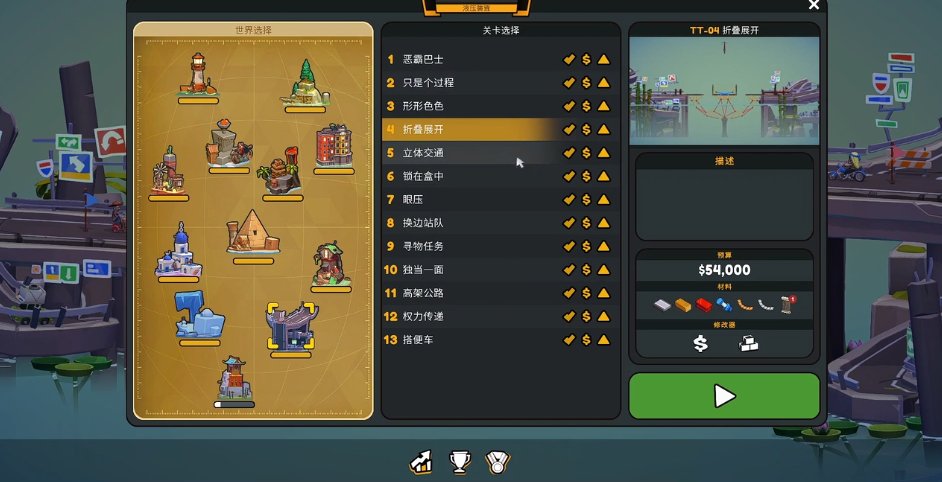
Task: Select level 1 恶霸巴士
Action: pyautogui.click(x=470, y=59)
